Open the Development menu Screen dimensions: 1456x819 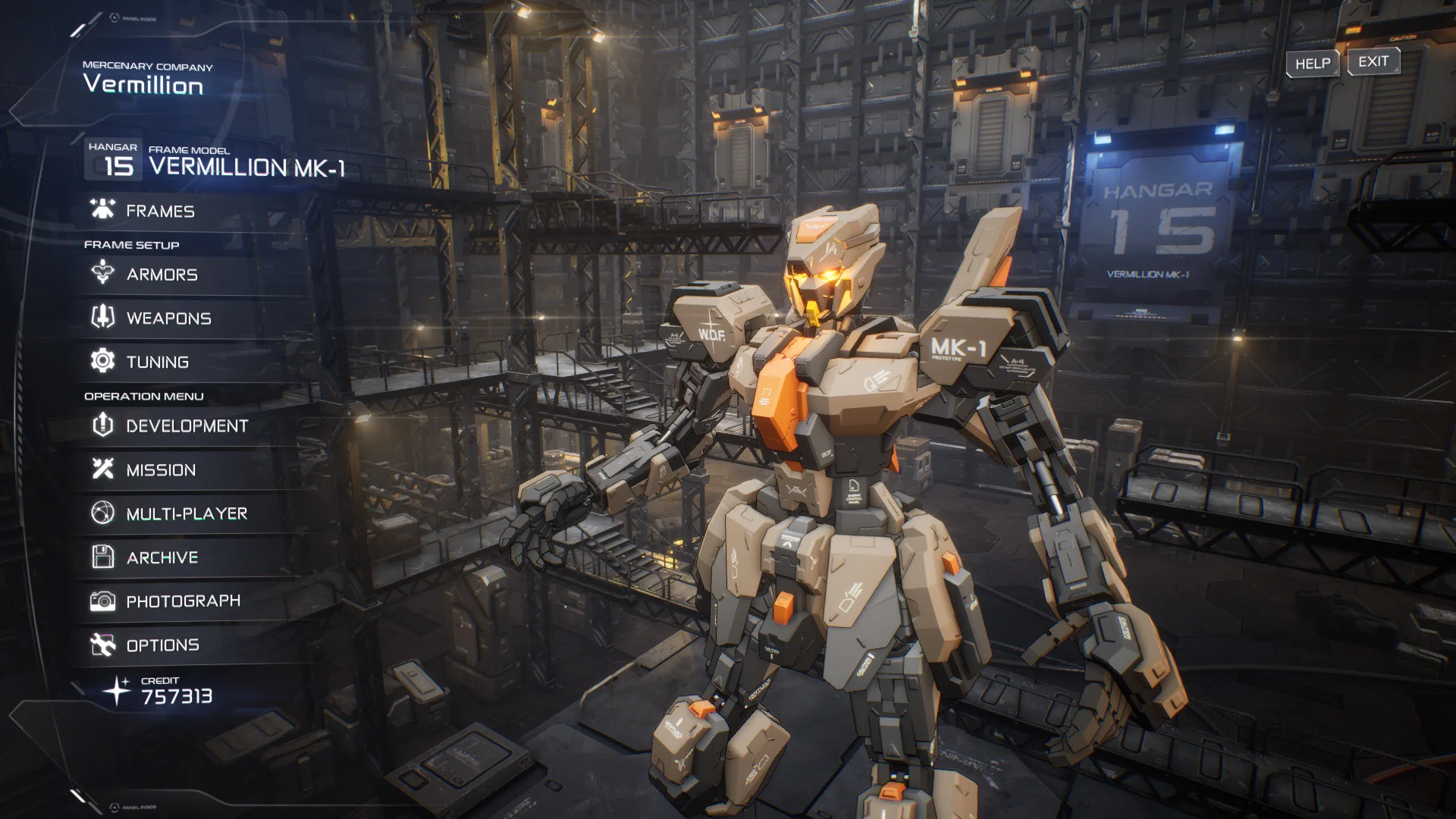(187, 426)
